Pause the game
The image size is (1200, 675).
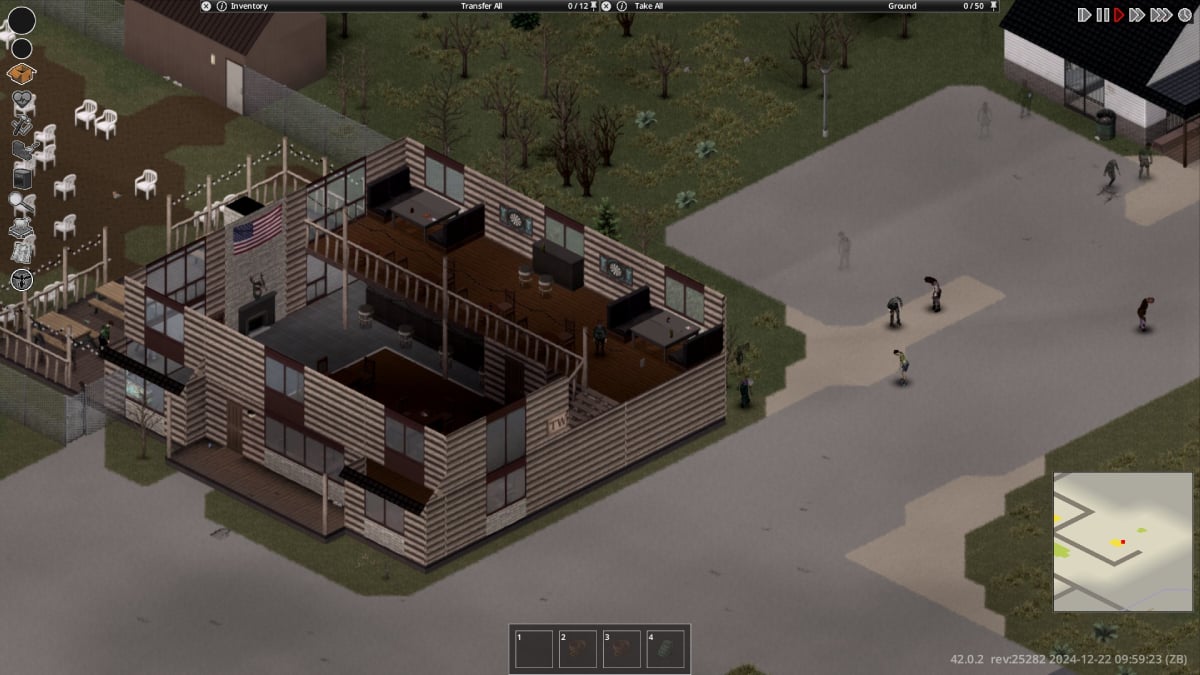1102,15
